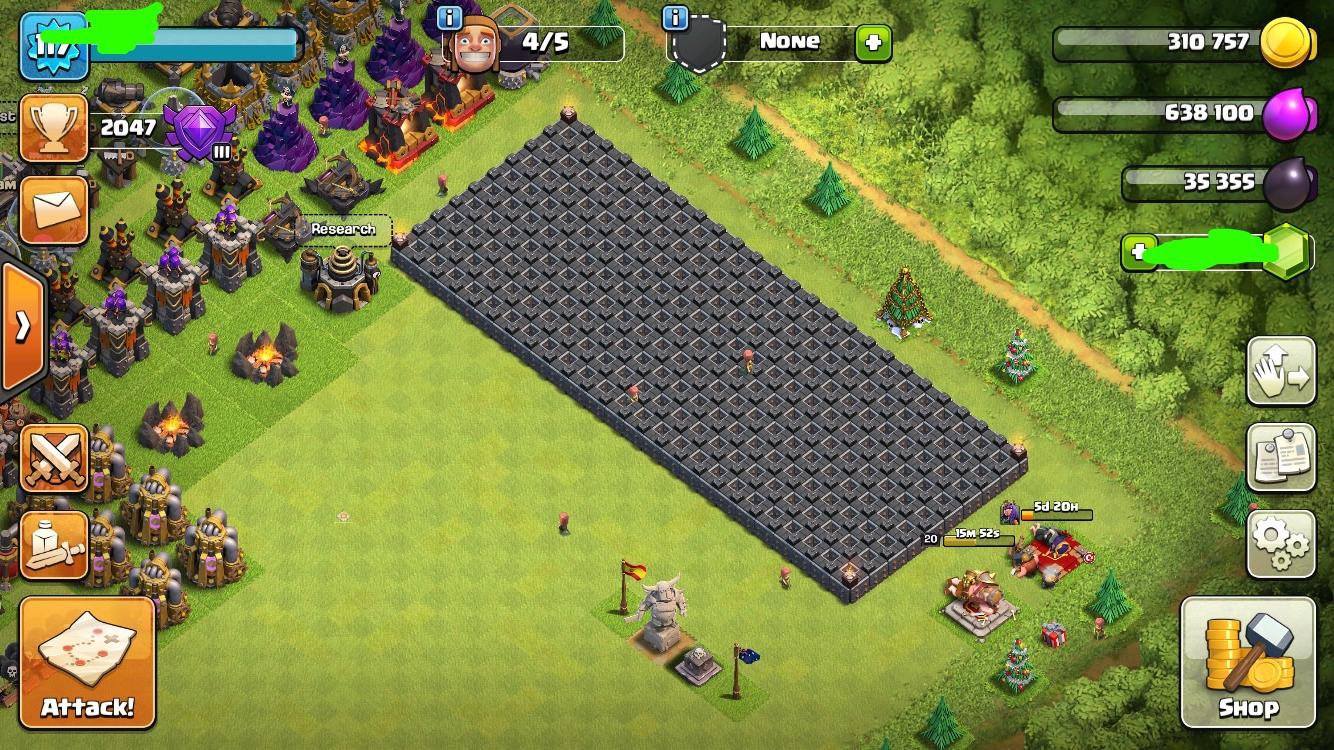This screenshot has width=1334, height=750.
Task: Open the mail inbox envelope
Action: [x=54, y=210]
